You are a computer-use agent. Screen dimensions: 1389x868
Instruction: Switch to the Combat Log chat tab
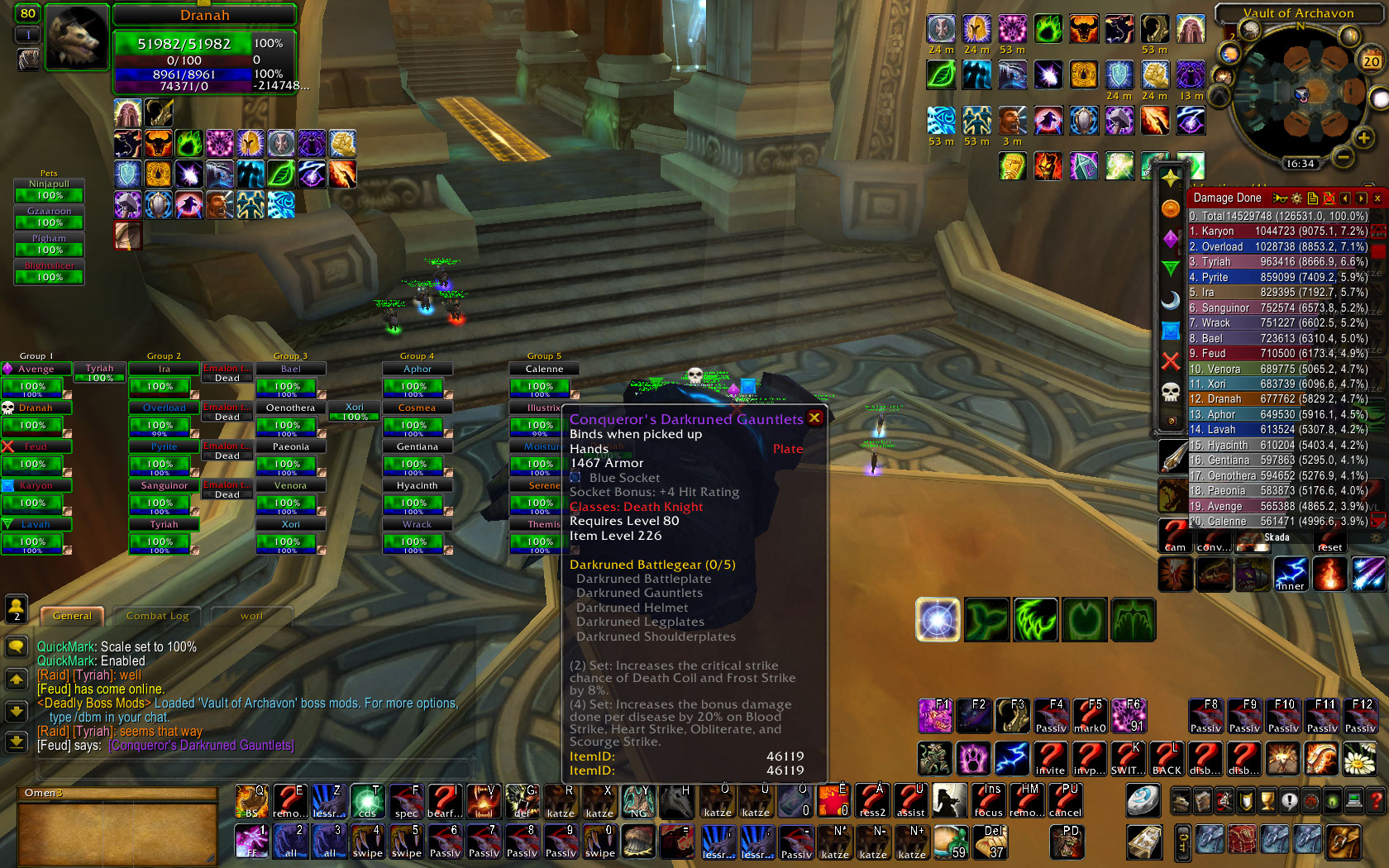(x=157, y=616)
